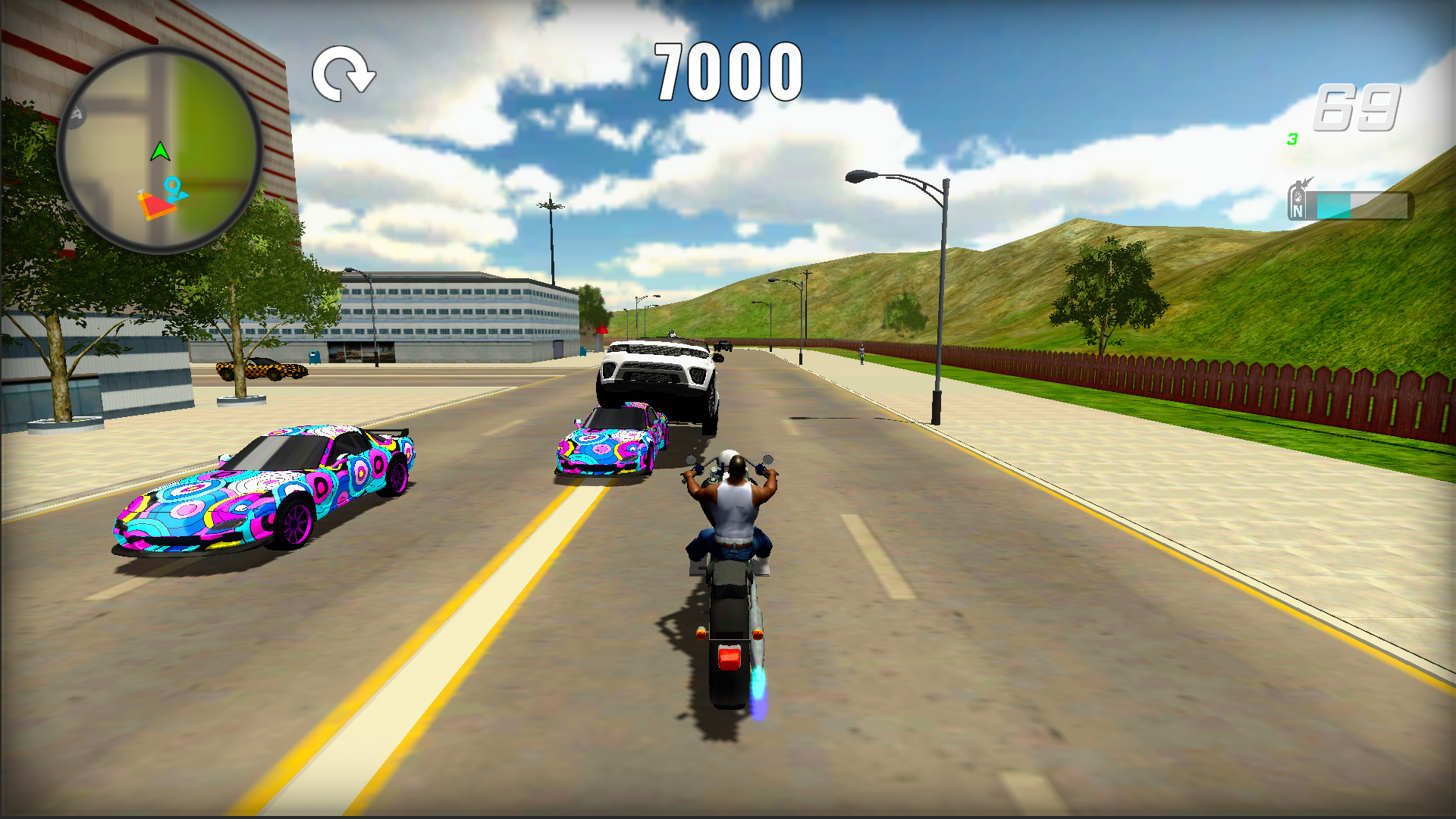Click the red flag marker on the minimap
This screenshot has width=1456, height=819.
(156, 207)
